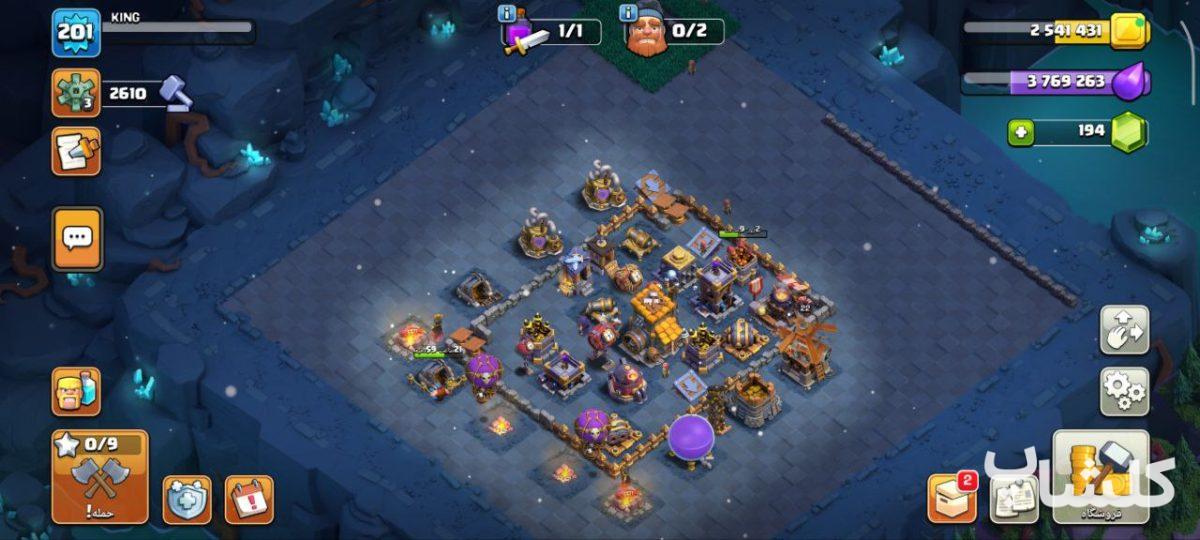Open the settings gears button

click(x=1124, y=391)
